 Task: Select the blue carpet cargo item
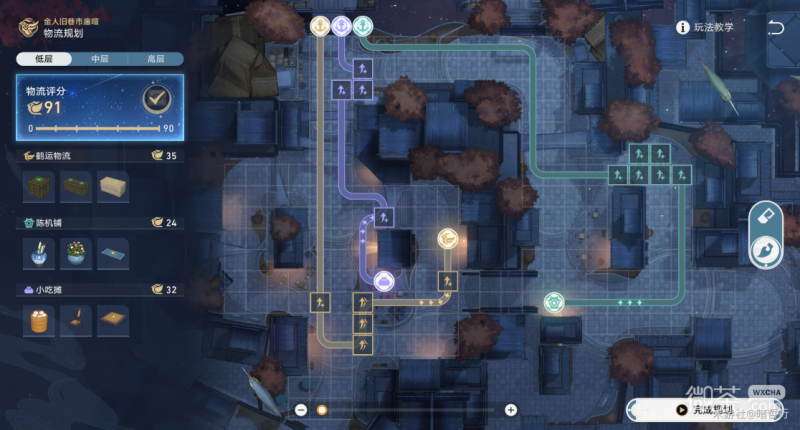(x=112, y=253)
